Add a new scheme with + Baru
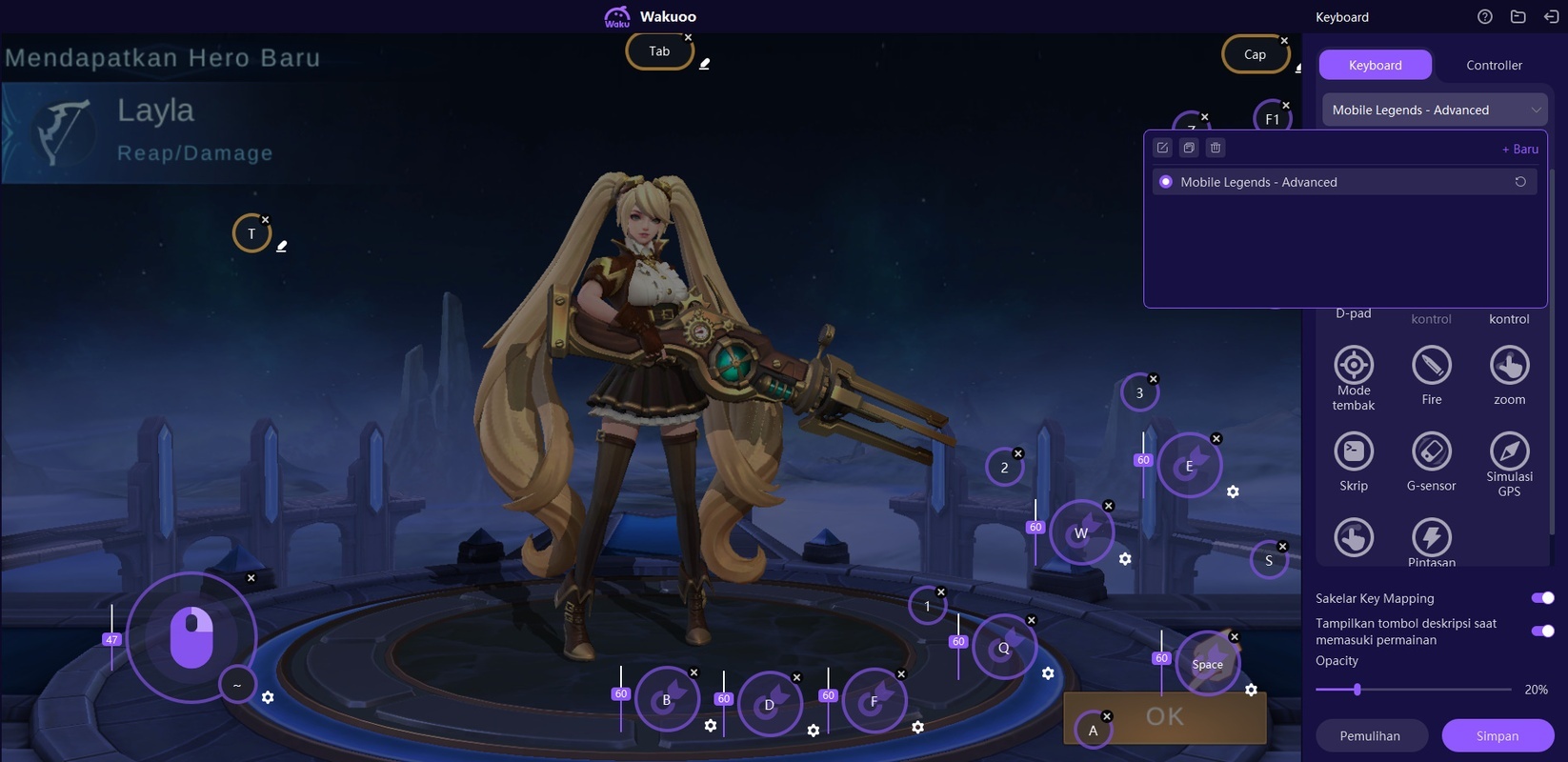 coord(1519,149)
